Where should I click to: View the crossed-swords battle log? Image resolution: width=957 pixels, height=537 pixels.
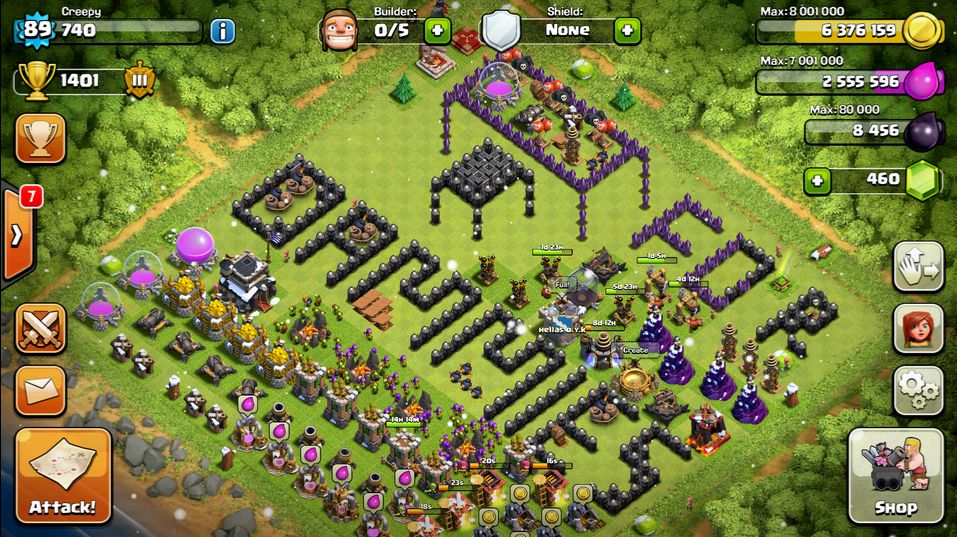pos(41,329)
